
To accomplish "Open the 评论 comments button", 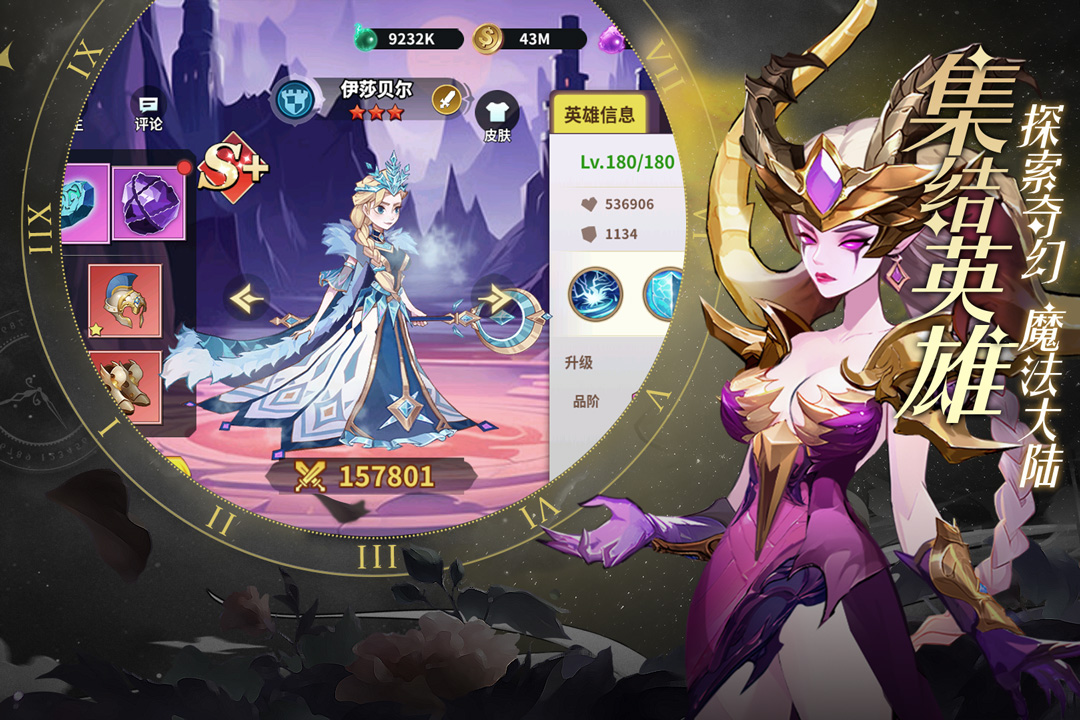I will (x=148, y=112).
